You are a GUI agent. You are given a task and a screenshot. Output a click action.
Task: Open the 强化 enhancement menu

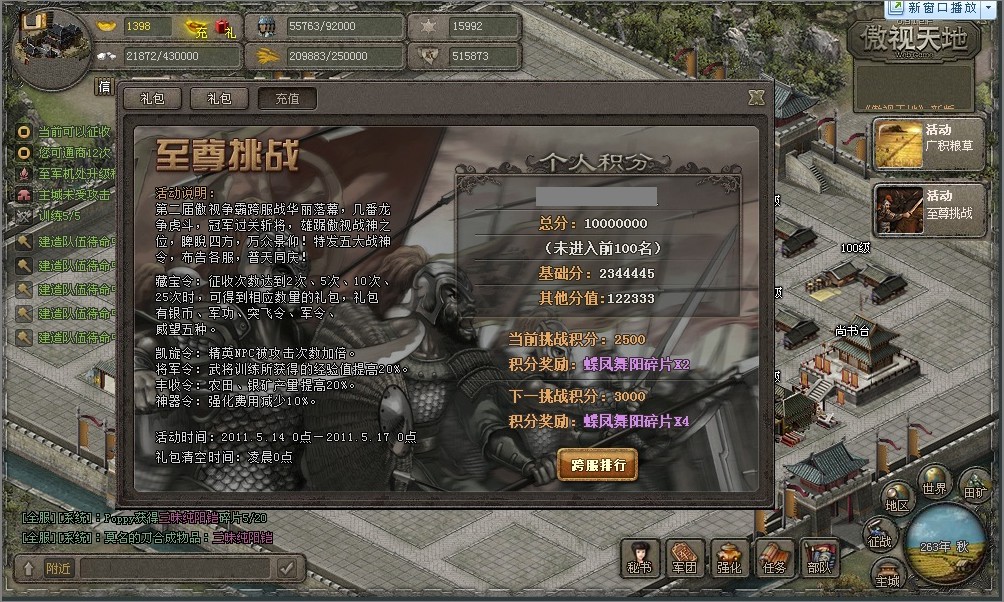click(x=729, y=558)
